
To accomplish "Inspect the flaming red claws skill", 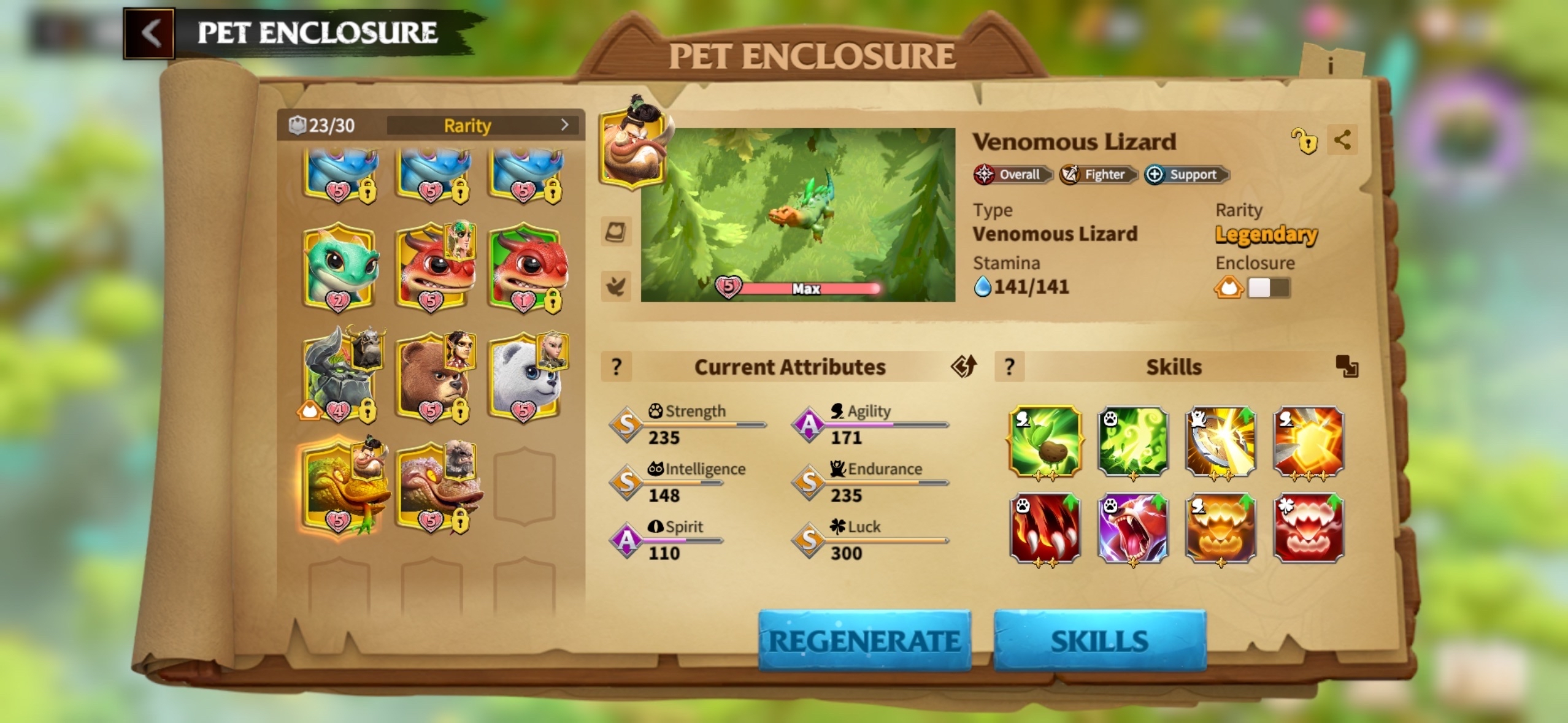I will point(1045,529).
